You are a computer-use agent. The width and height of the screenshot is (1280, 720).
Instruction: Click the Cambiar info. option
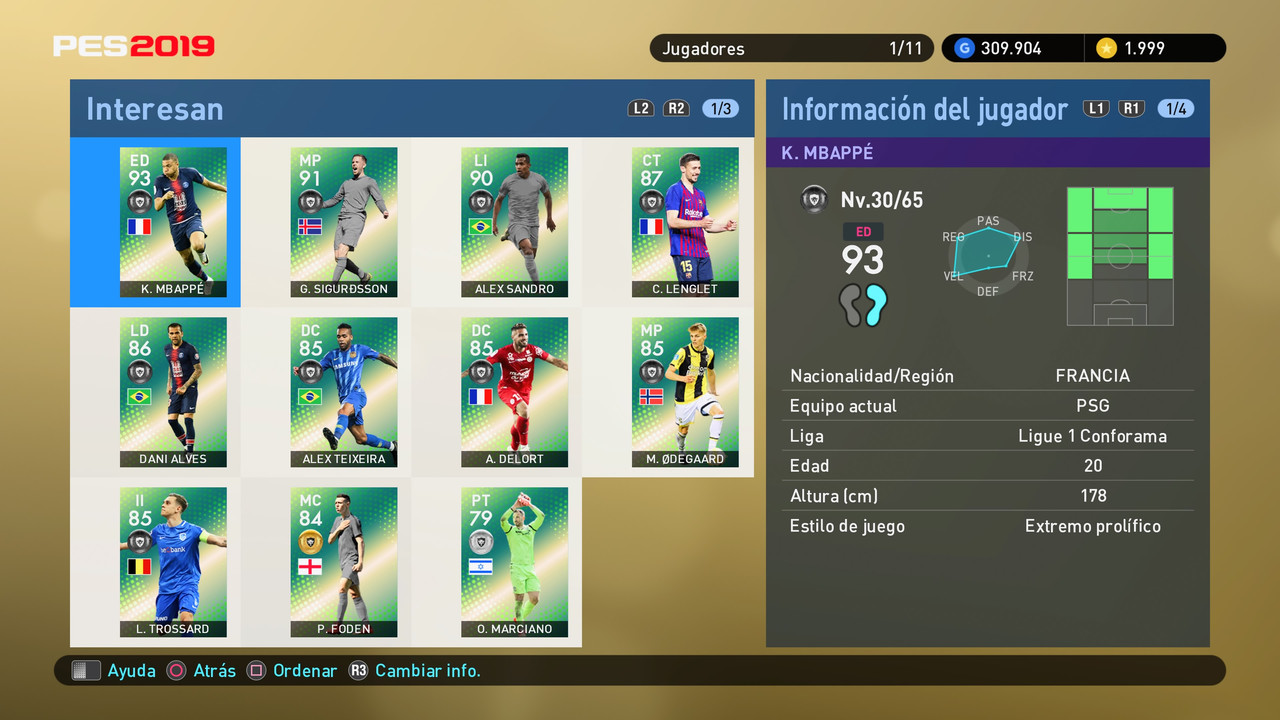pos(428,671)
